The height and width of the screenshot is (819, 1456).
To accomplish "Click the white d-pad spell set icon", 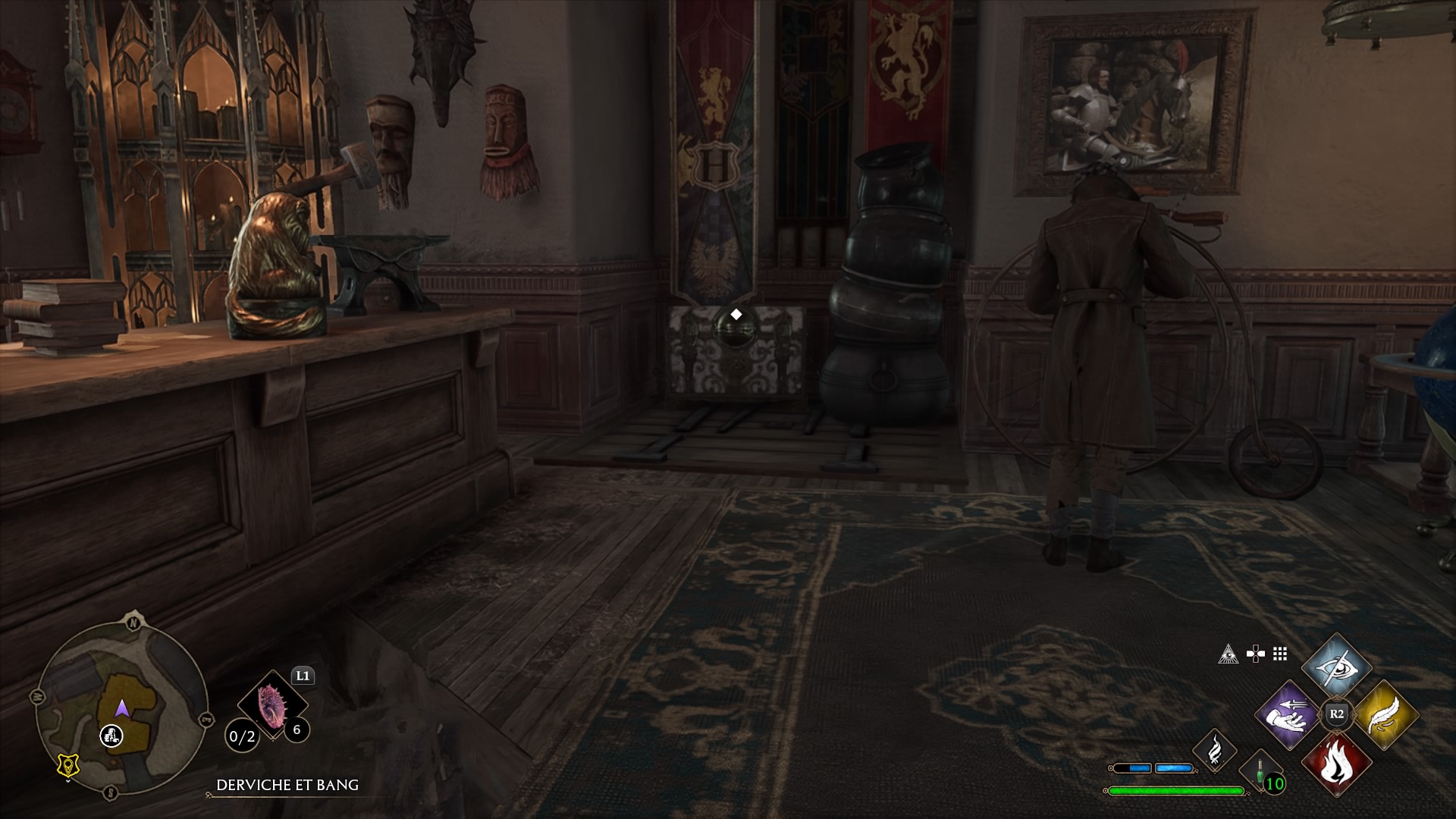I will [1255, 654].
